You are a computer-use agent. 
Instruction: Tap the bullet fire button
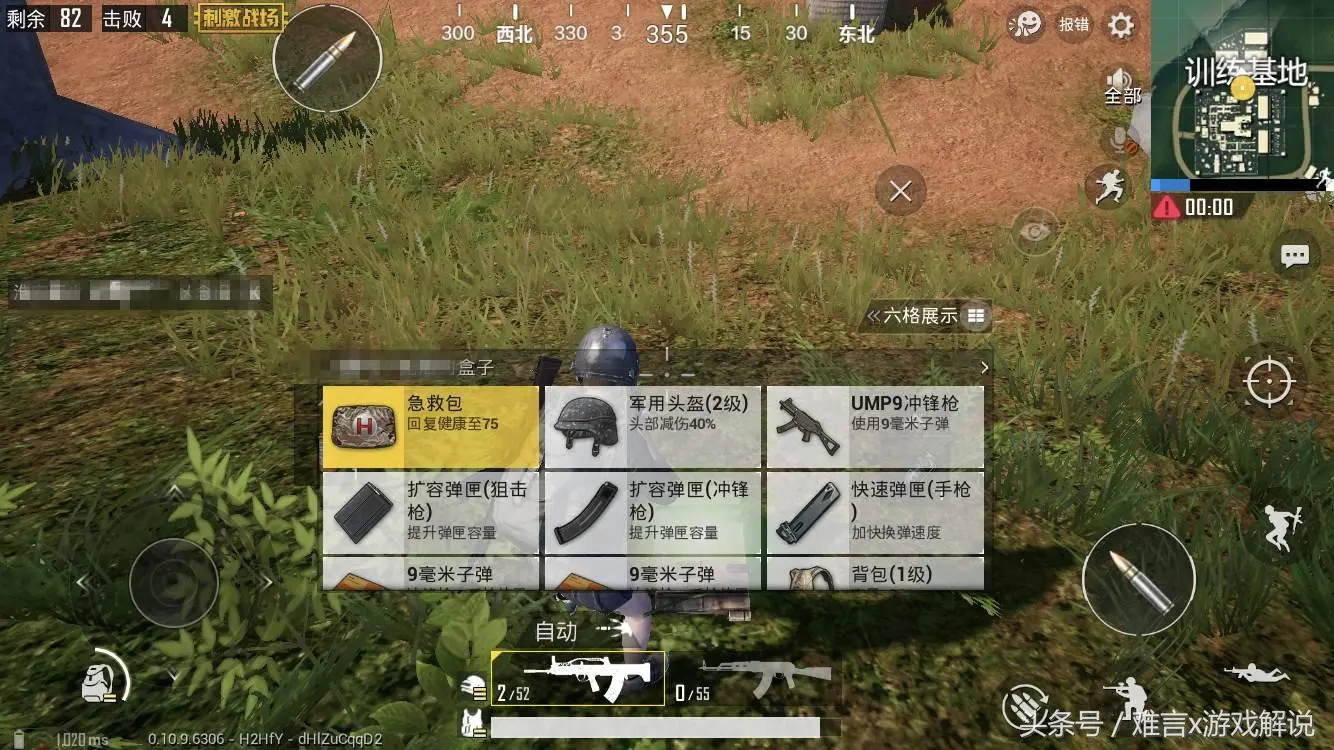click(x=1139, y=578)
